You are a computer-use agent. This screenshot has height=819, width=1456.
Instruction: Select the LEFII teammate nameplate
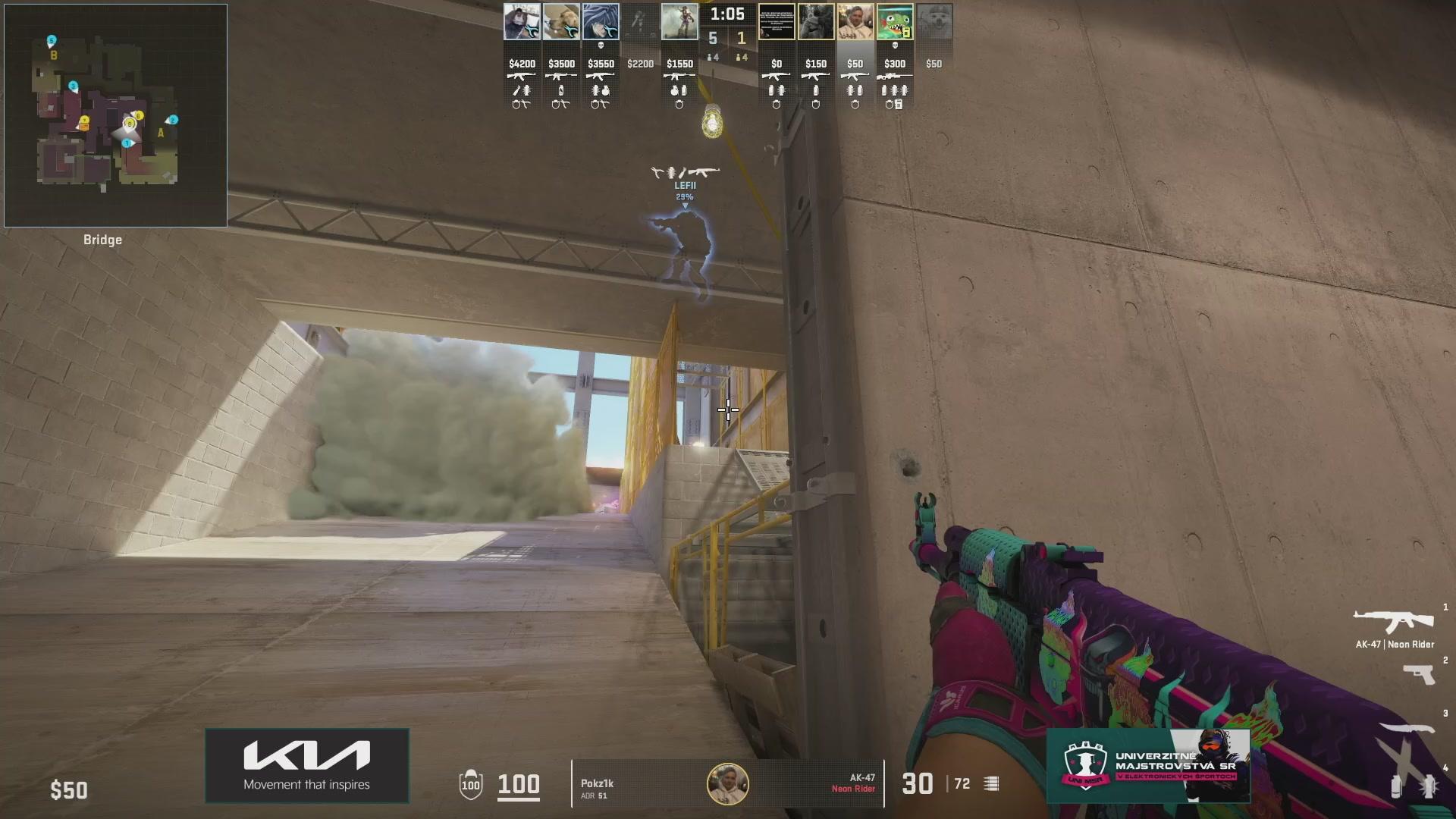684,184
